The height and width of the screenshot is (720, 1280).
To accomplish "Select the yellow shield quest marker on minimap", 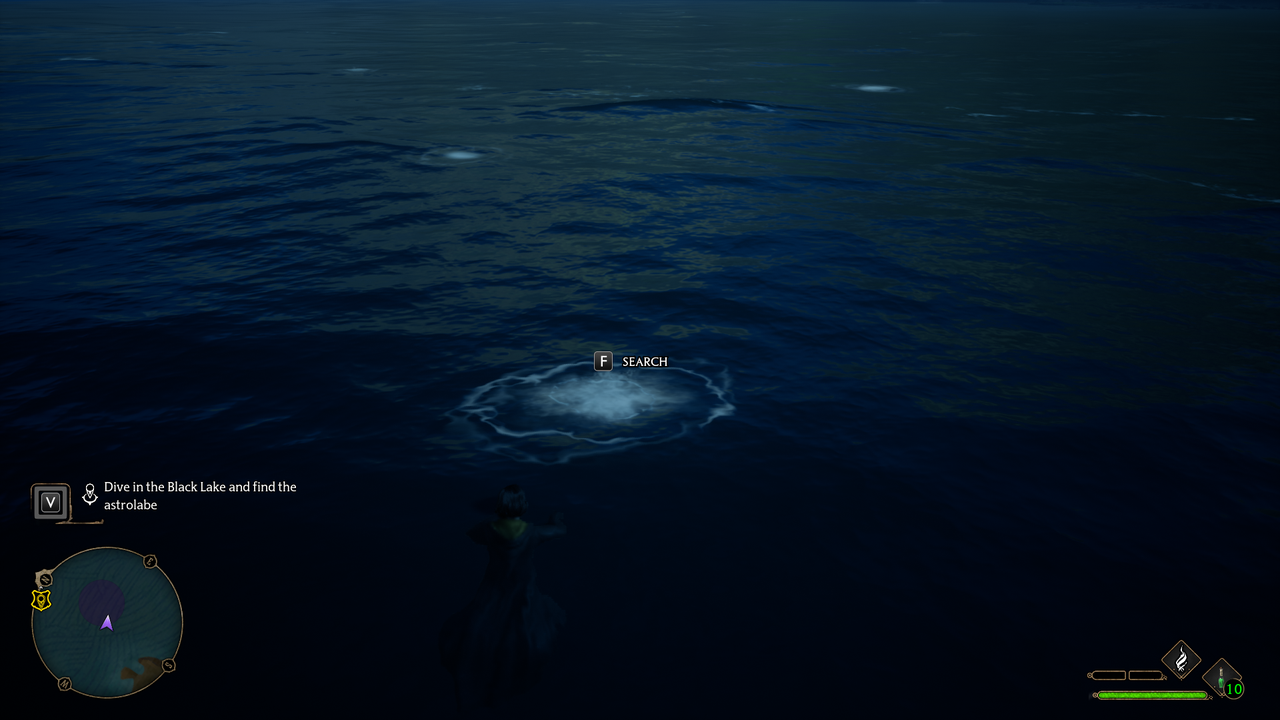I will (41, 600).
